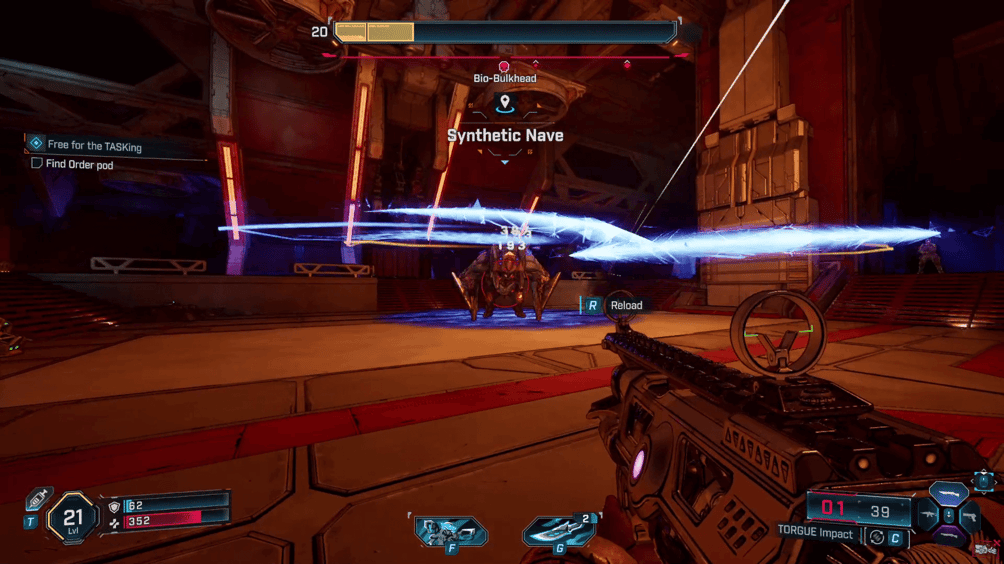Toggle the TORGUE Impact fire mode icon
Screen dimensions: 1004x564
tap(877, 537)
